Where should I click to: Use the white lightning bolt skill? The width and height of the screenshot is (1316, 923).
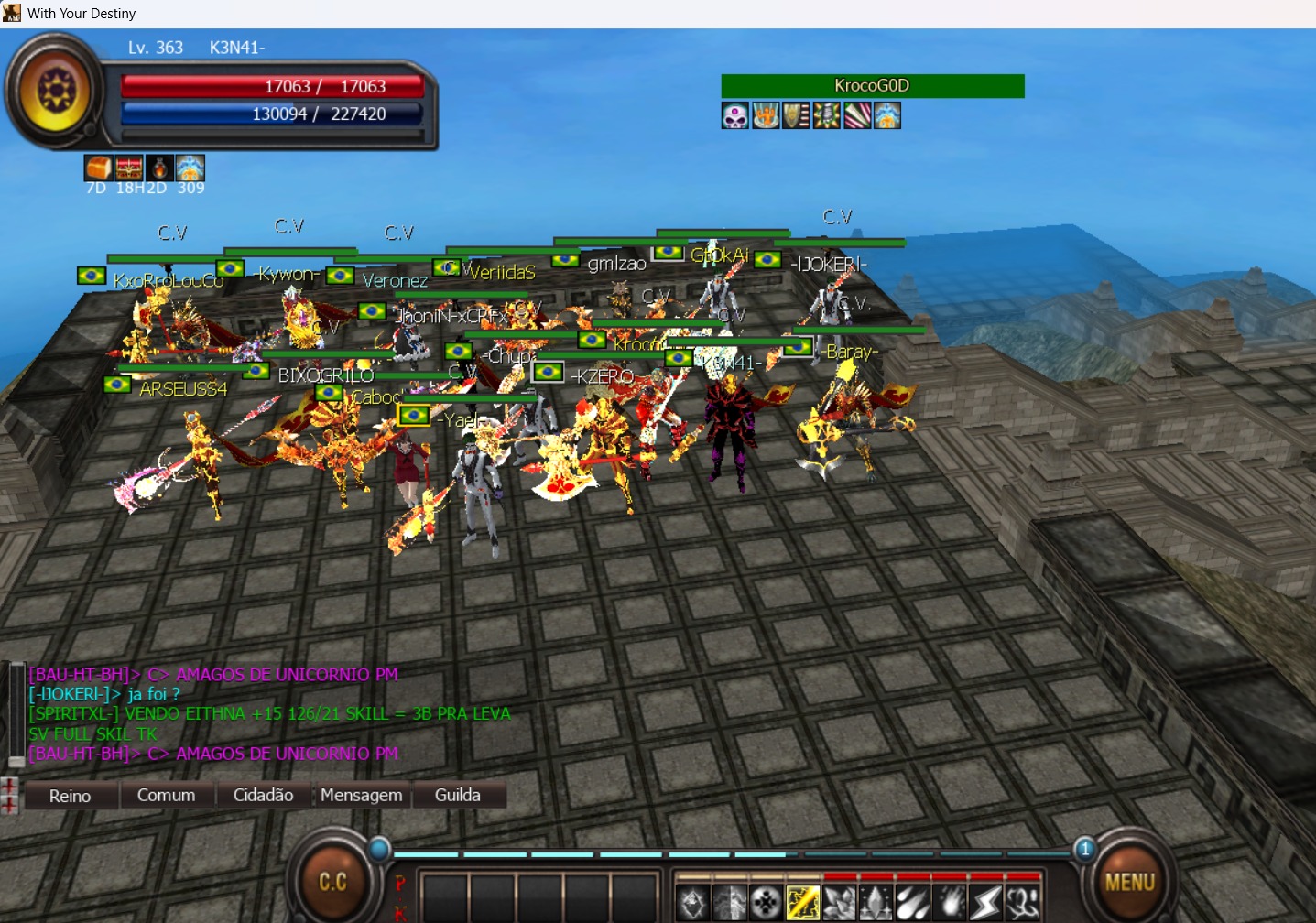pos(985,903)
